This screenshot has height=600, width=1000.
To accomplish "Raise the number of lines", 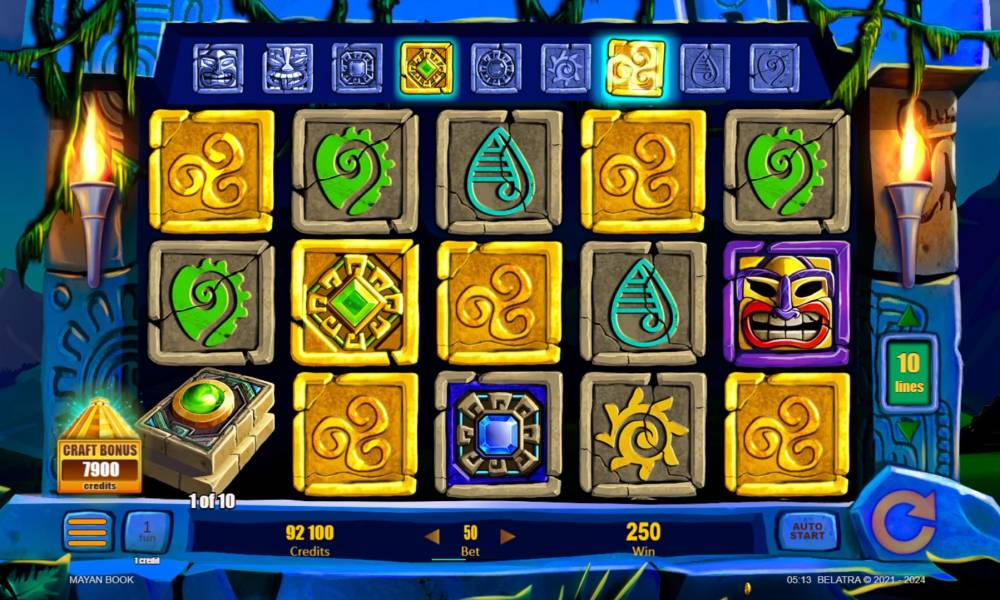I will [907, 319].
